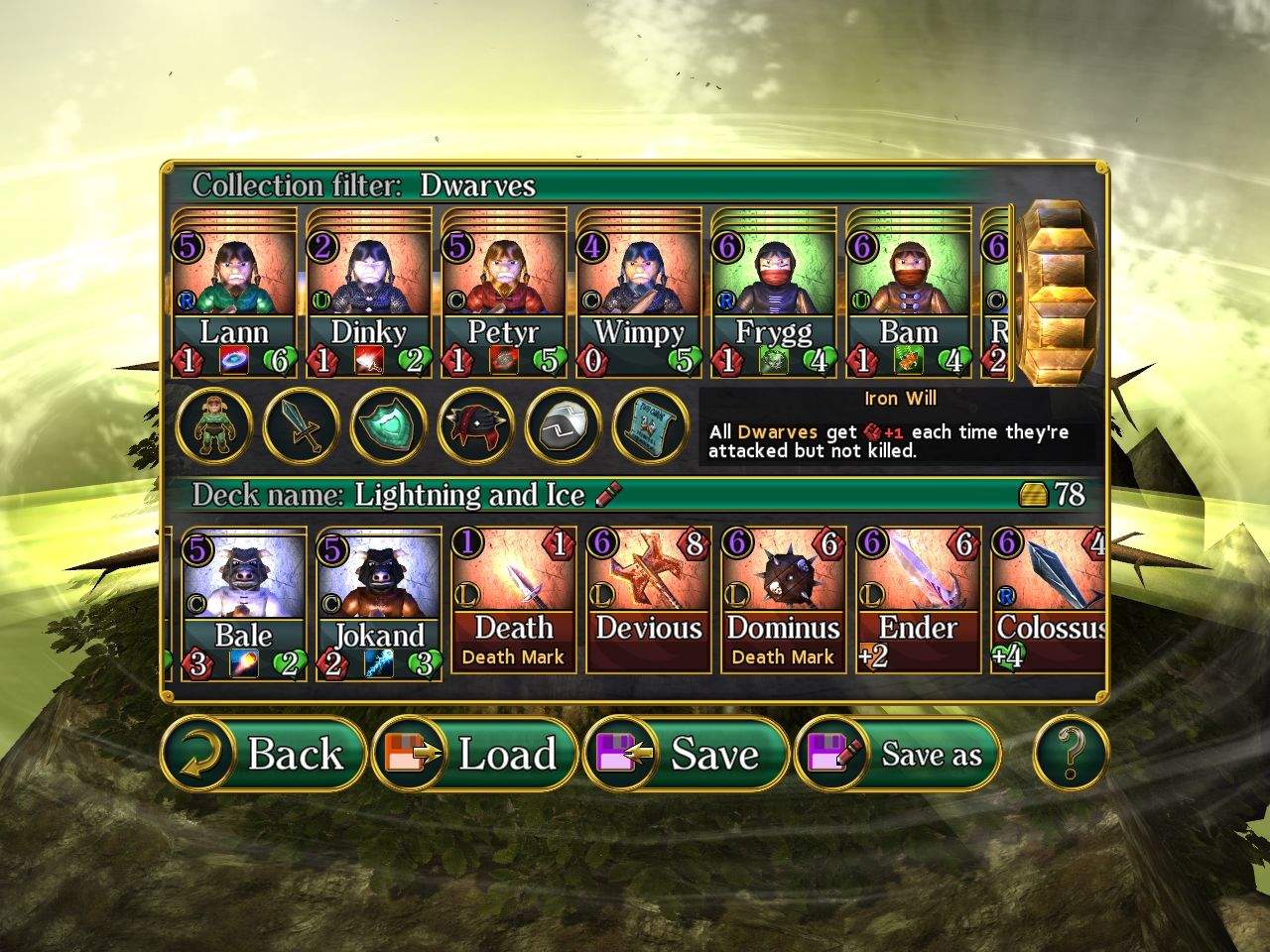Image resolution: width=1270 pixels, height=952 pixels.
Task: Choose the Petyr dwarf card
Action: pos(503,294)
